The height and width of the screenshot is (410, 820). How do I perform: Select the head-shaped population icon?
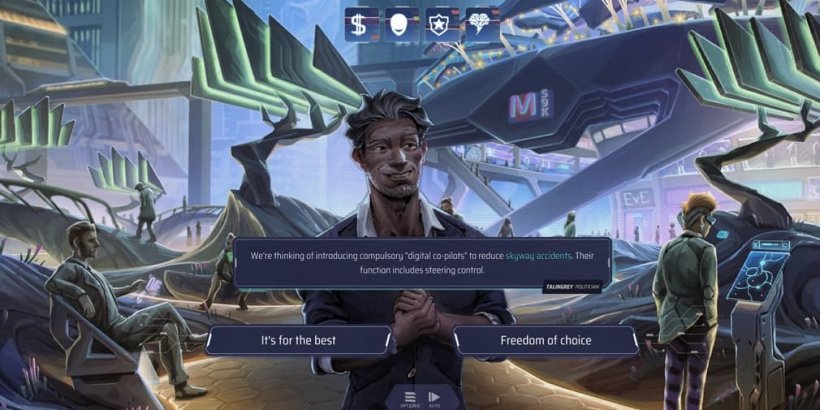[x=400, y=25]
